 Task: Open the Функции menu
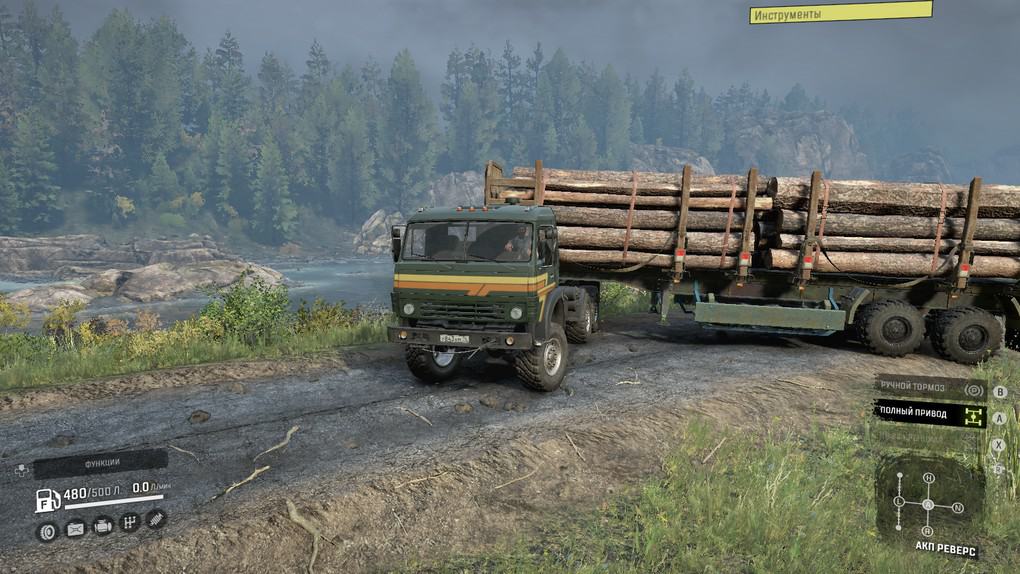pos(100,463)
